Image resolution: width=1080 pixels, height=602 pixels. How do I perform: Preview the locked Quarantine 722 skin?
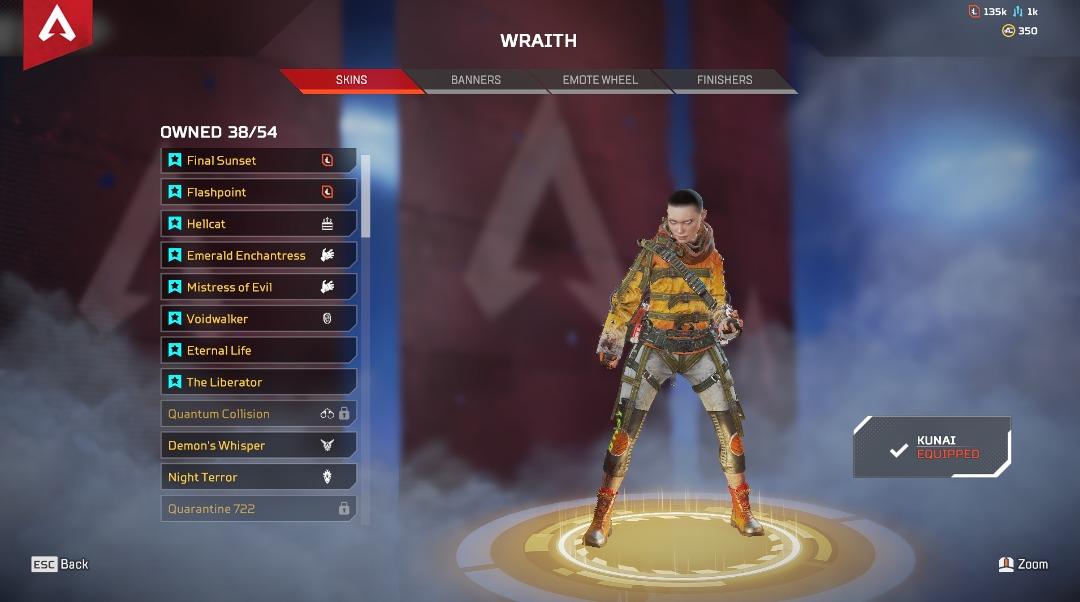pos(258,509)
